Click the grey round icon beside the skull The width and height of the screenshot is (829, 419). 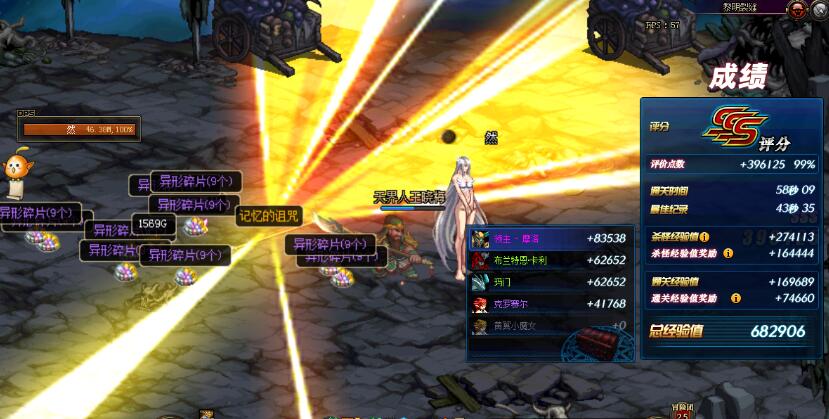click(821, 10)
